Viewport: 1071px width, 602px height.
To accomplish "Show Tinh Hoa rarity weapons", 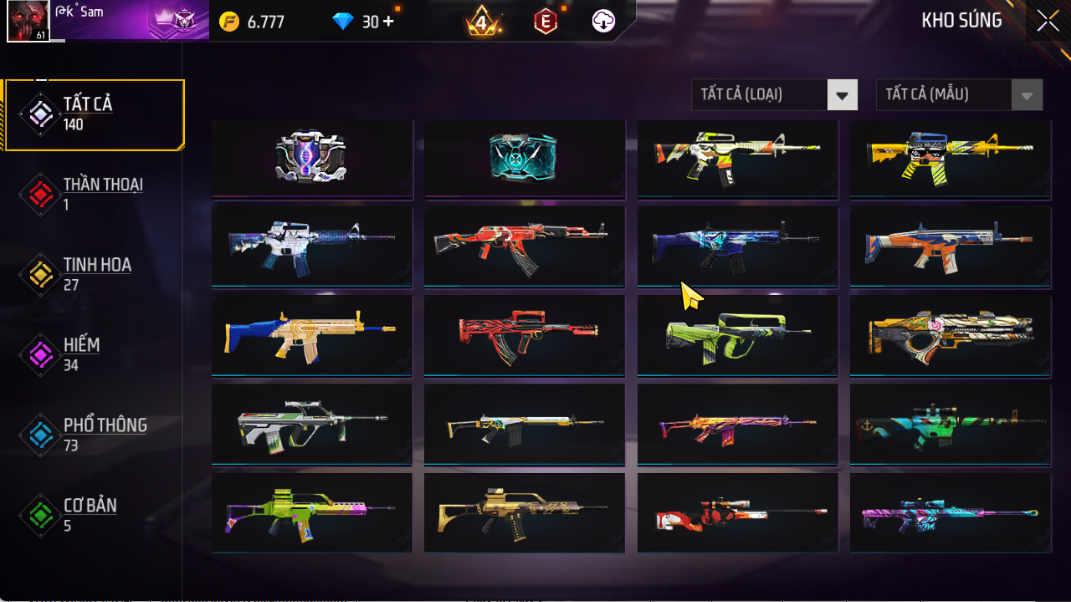I will (x=95, y=274).
